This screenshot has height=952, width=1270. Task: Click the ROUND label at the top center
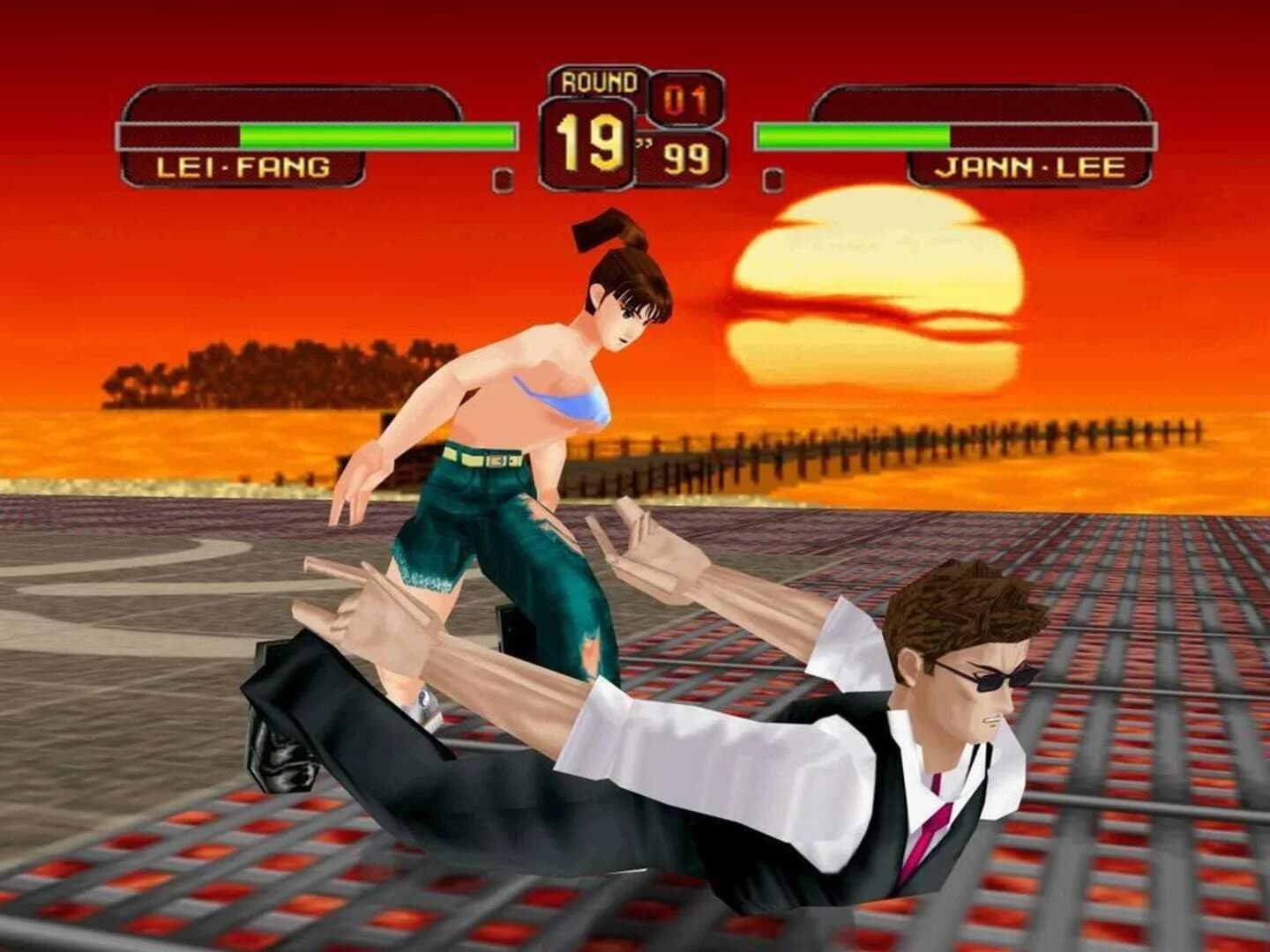[593, 82]
